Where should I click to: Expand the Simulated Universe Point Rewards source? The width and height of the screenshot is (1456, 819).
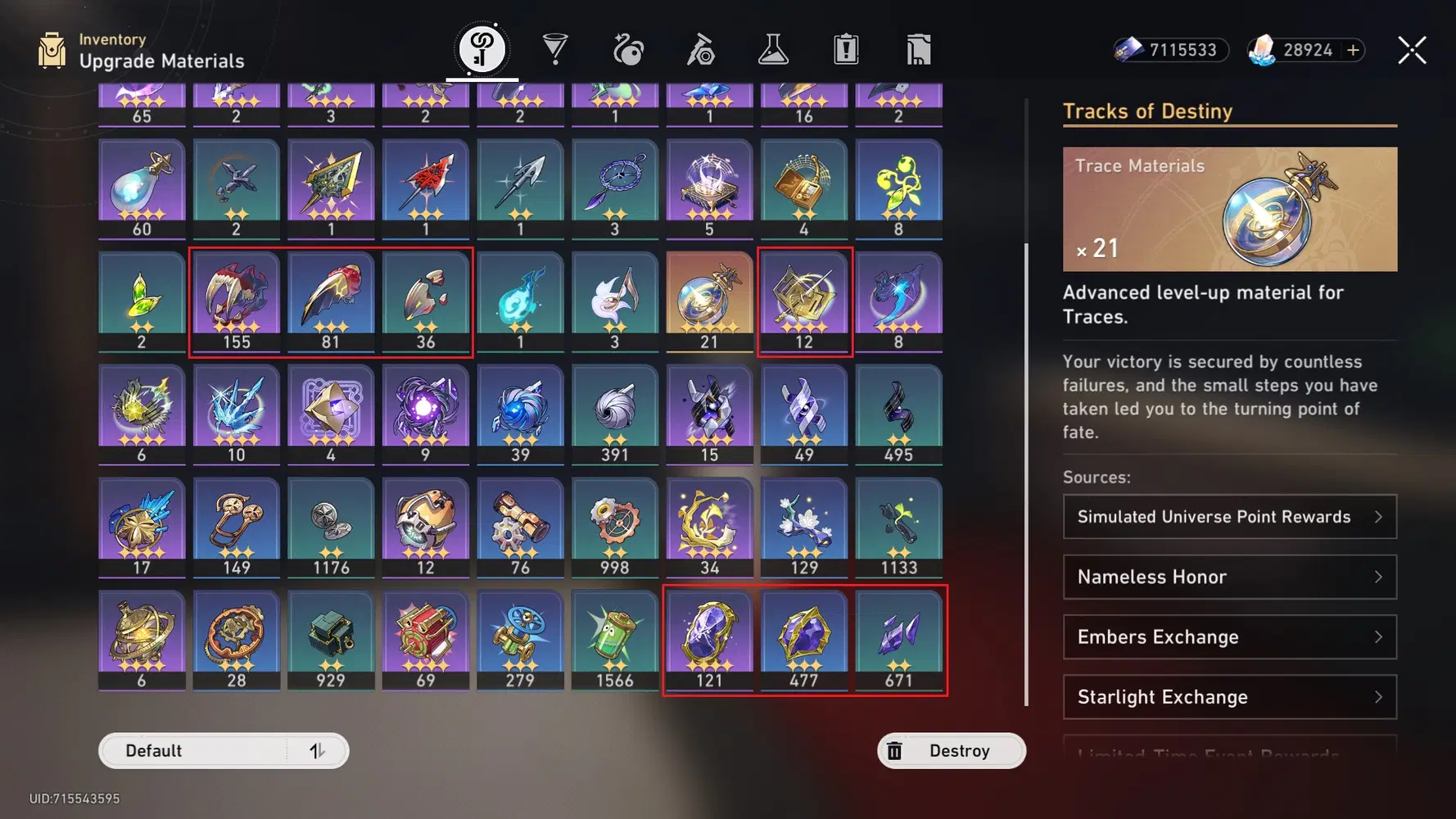(x=1228, y=517)
